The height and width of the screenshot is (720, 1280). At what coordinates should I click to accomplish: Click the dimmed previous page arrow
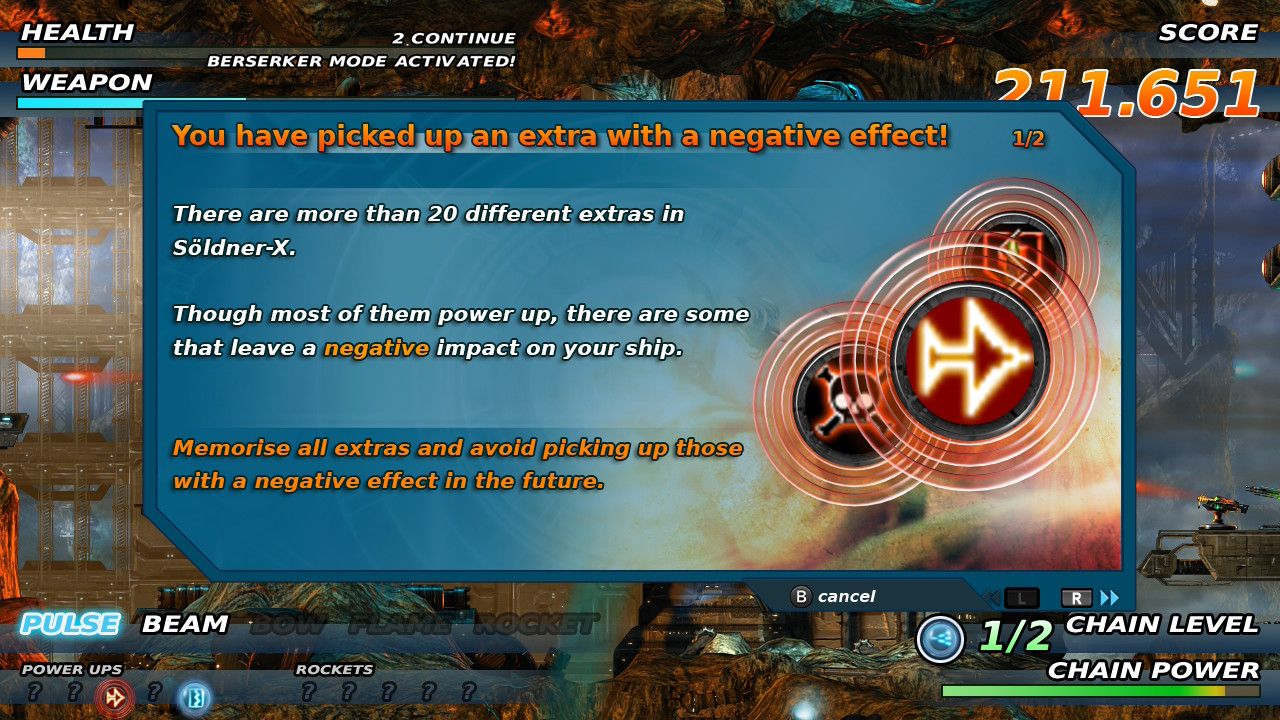(x=992, y=598)
